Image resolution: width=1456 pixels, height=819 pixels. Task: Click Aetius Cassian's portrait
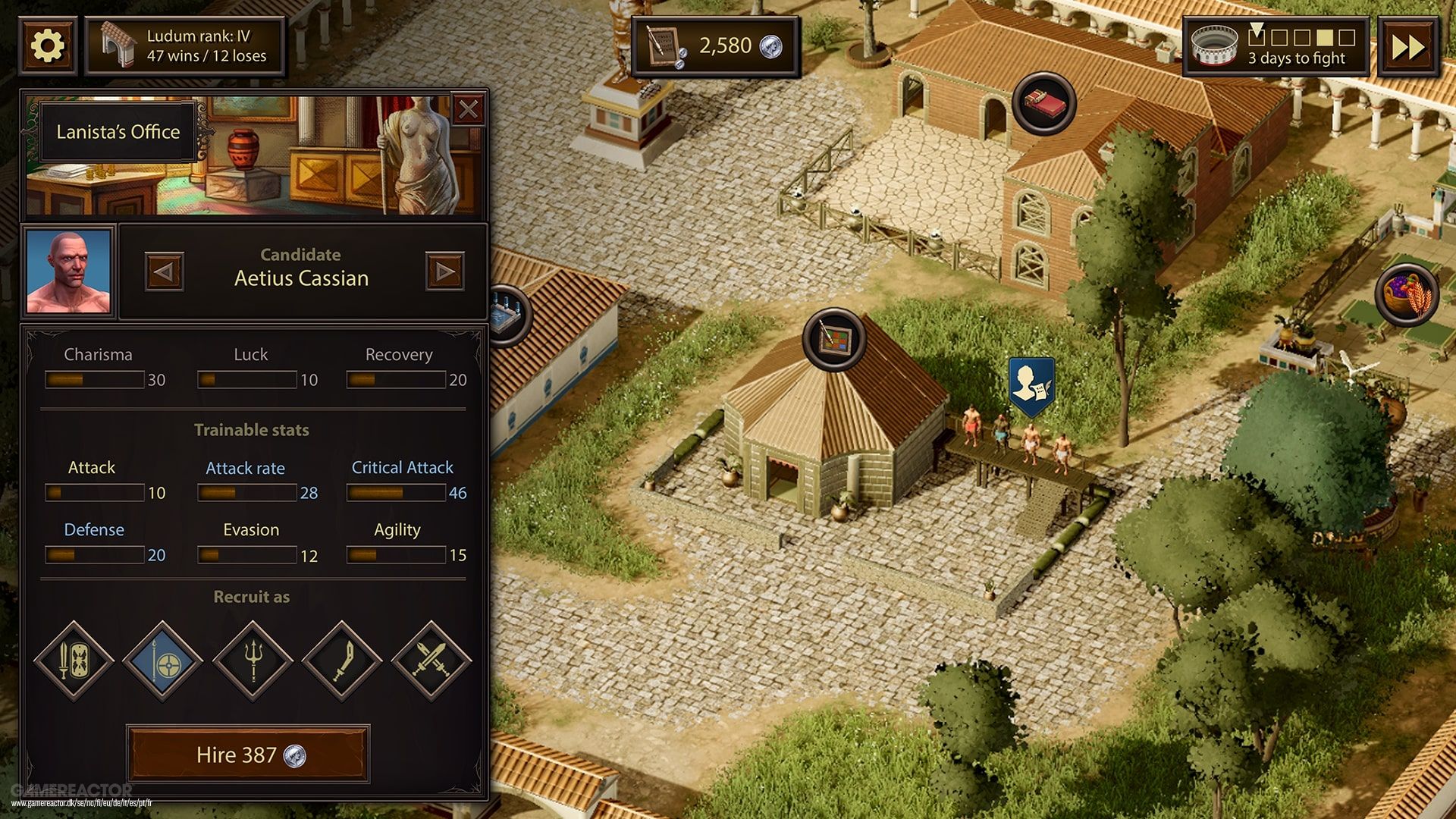tap(69, 271)
